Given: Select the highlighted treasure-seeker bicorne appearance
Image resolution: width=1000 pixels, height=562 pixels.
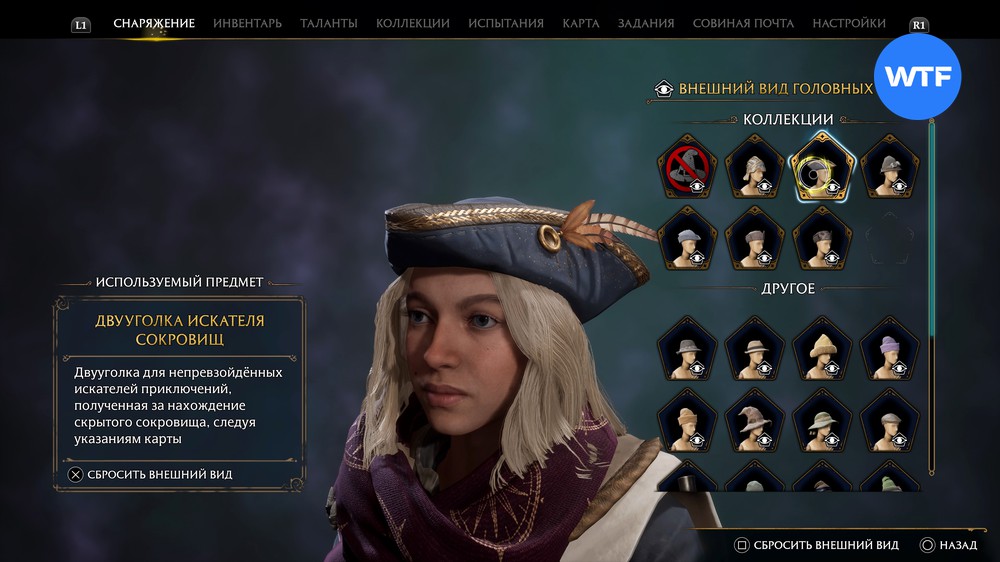Looking at the screenshot, I should click(x=821, y=167).
